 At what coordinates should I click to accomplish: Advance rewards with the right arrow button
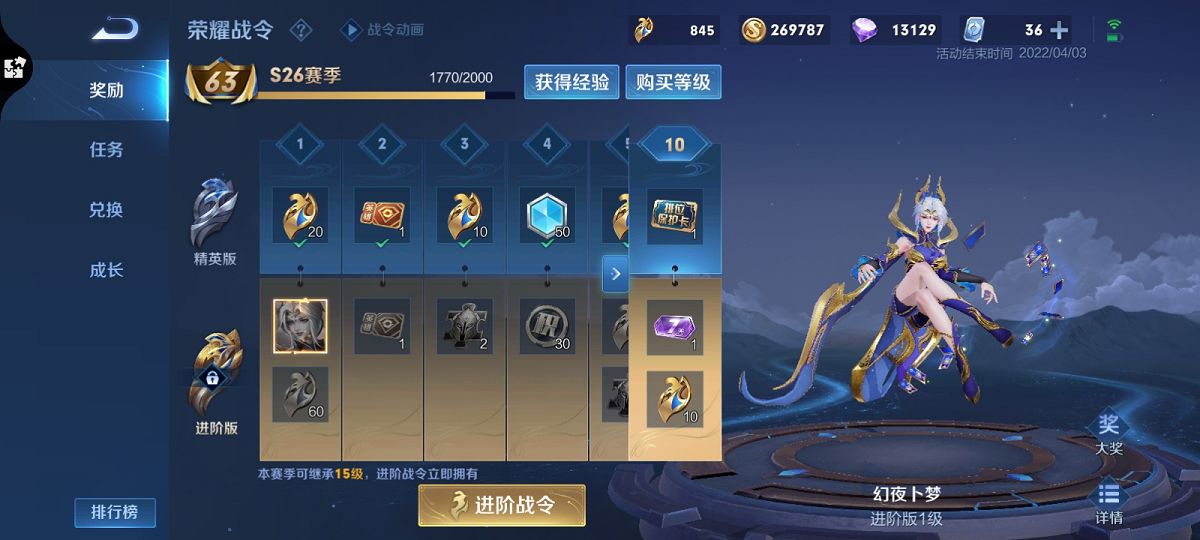pyautogui.click(x=615, y=273)
